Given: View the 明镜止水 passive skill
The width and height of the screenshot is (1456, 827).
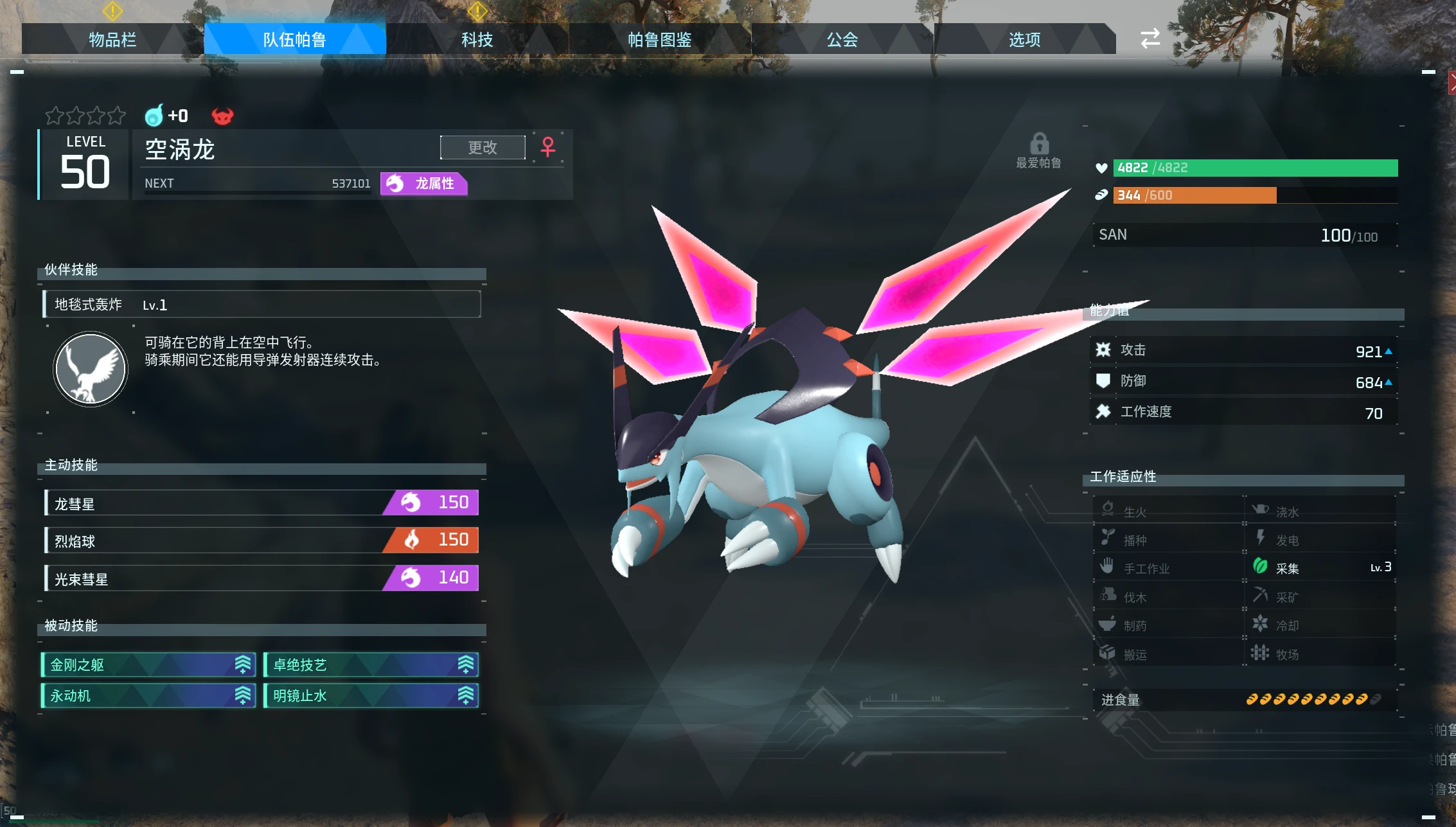Looking at the screenshot, I should (371, 696).
